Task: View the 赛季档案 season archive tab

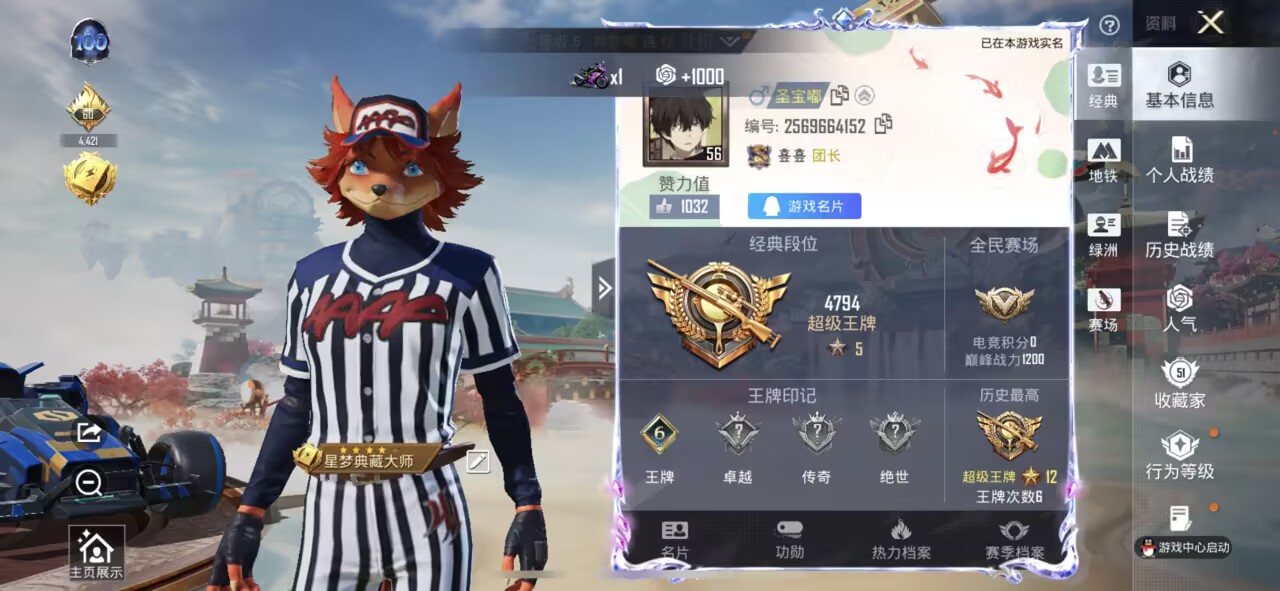Action: point(1014,540)
